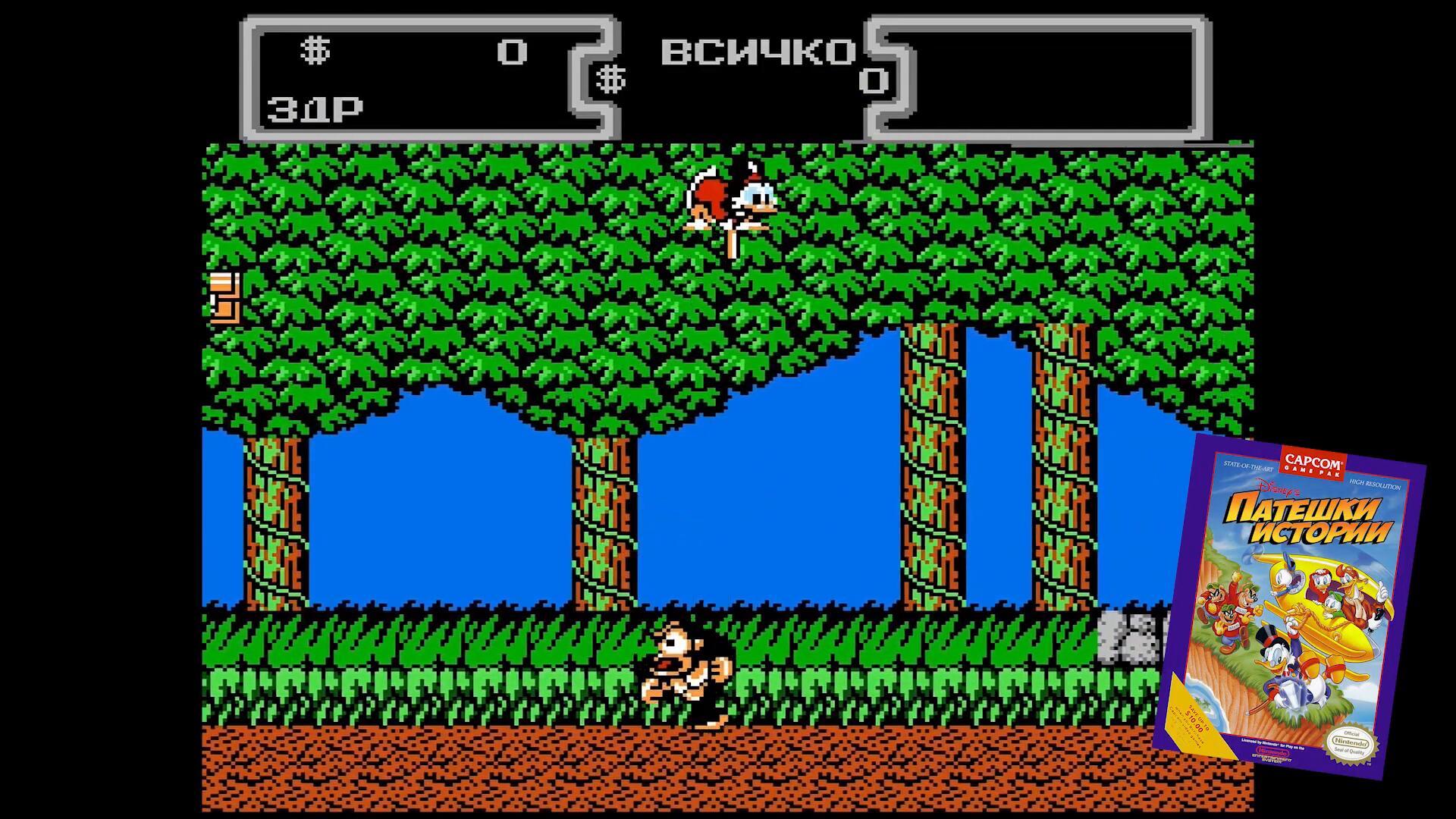1456x819 pixels.
Task: Click the Патешки истории box art cover
Action: 1289,607
